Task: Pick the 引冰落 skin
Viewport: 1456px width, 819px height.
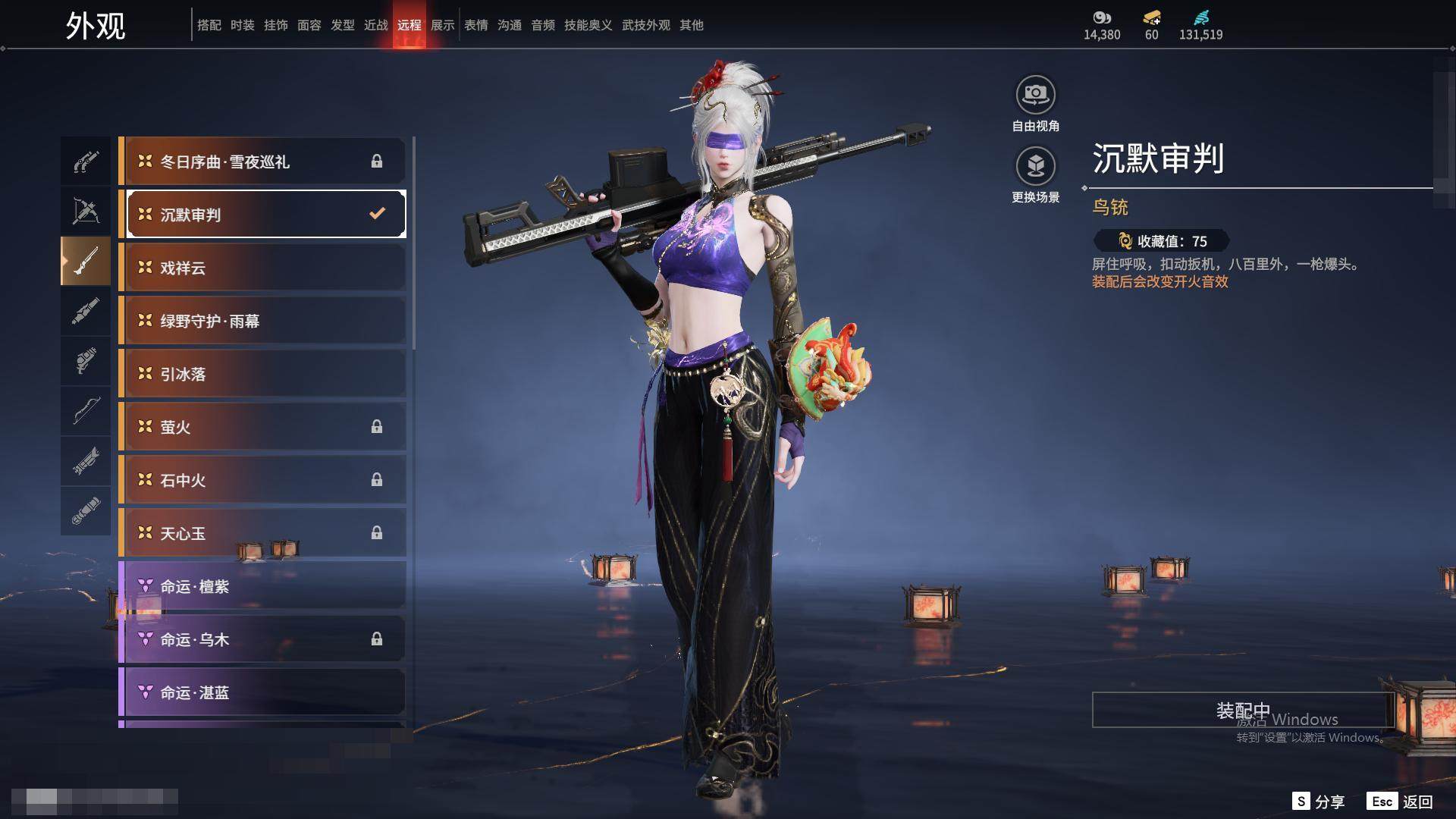Action: click(x=263, y=374)
